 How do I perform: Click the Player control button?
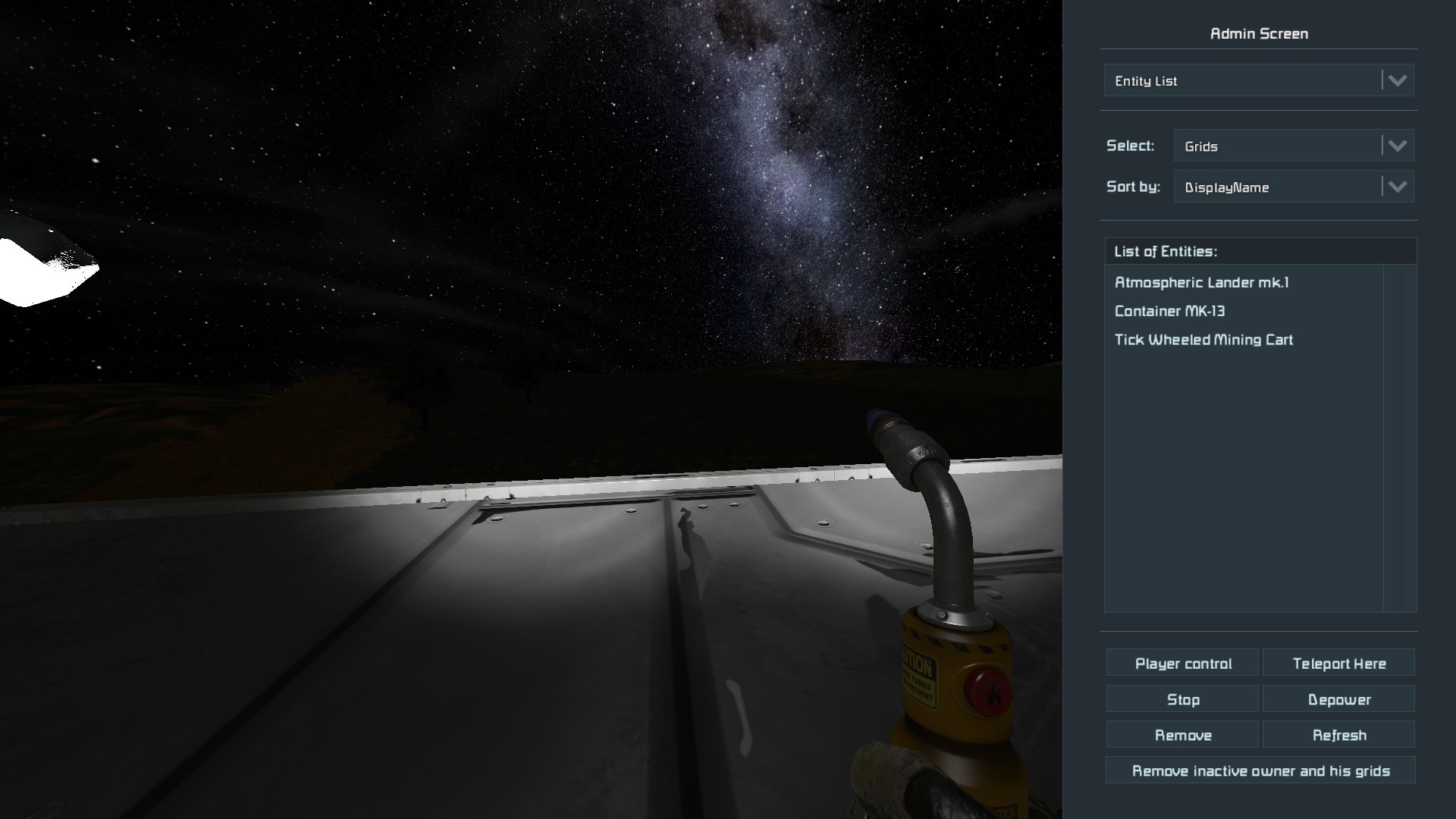[x=1182, y=664]
